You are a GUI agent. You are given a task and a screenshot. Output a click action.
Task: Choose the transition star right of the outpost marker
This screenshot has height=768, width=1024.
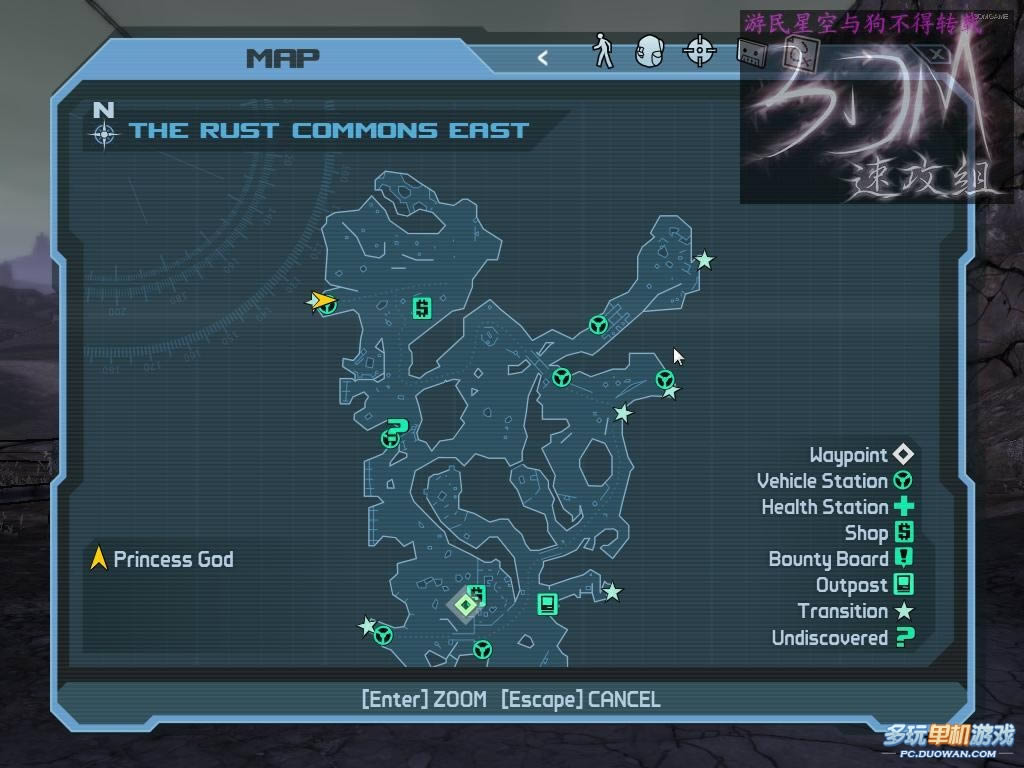tap(612, 592)
